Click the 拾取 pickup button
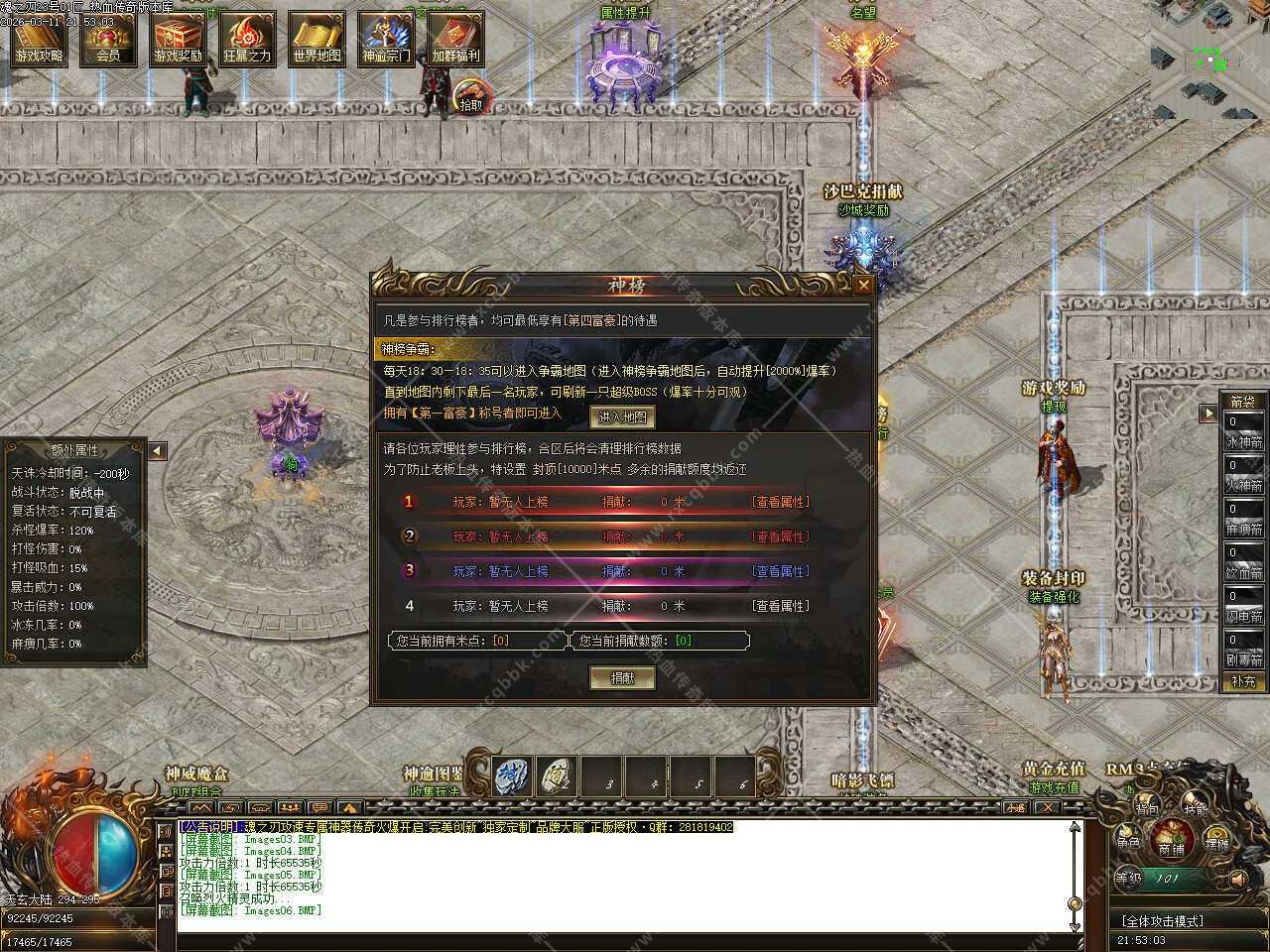Image resolution: width=1270 pixels, height=952 pixels. tap(471, 101)
